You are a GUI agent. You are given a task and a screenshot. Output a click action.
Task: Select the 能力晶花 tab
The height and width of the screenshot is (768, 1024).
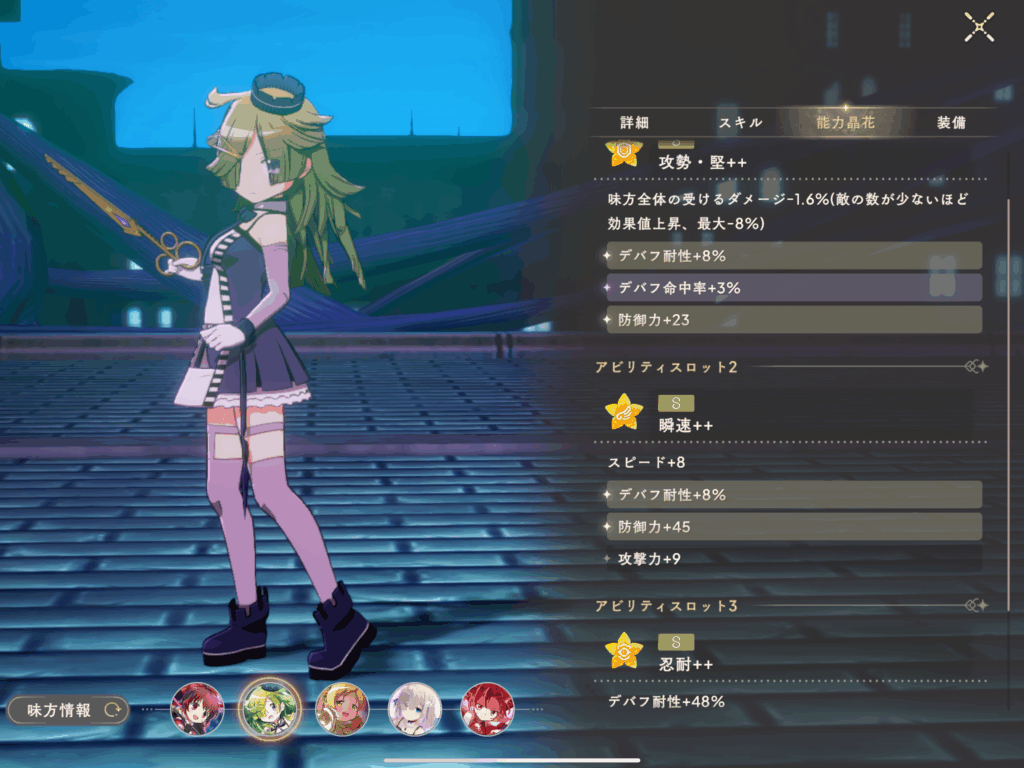tap(844, 122)
